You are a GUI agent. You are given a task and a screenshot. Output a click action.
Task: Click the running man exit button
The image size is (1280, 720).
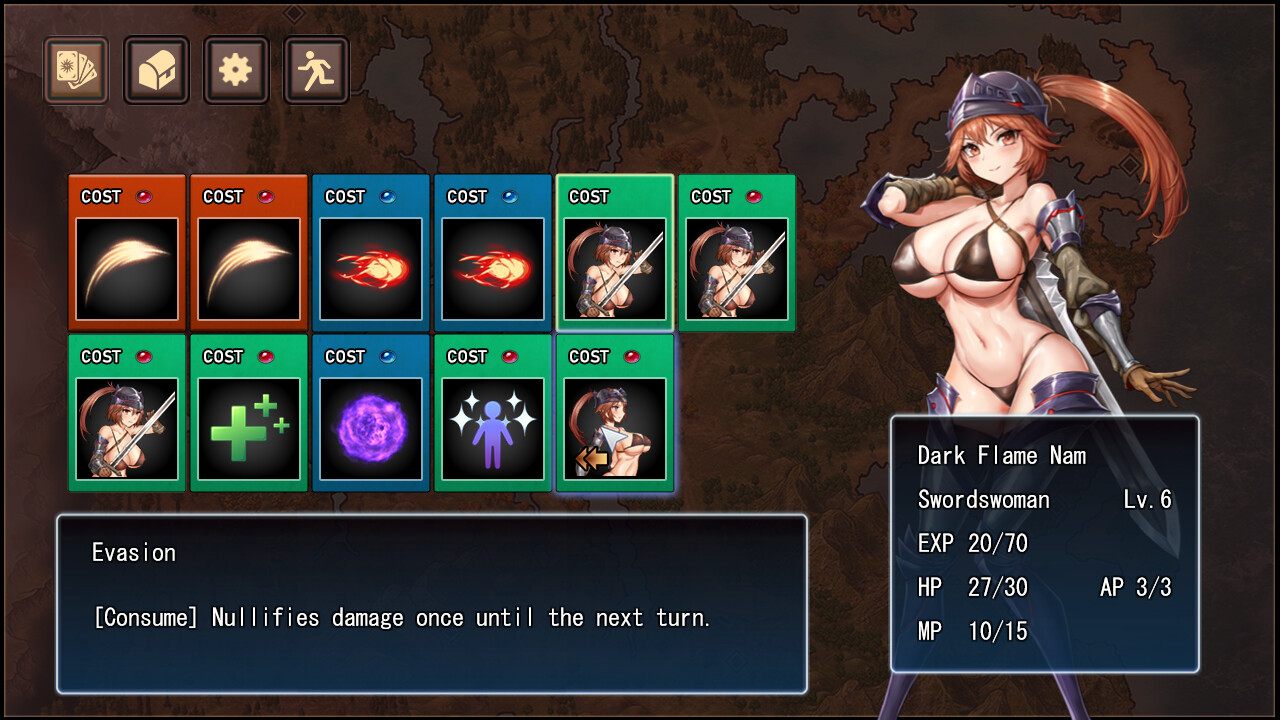[316, 71]
